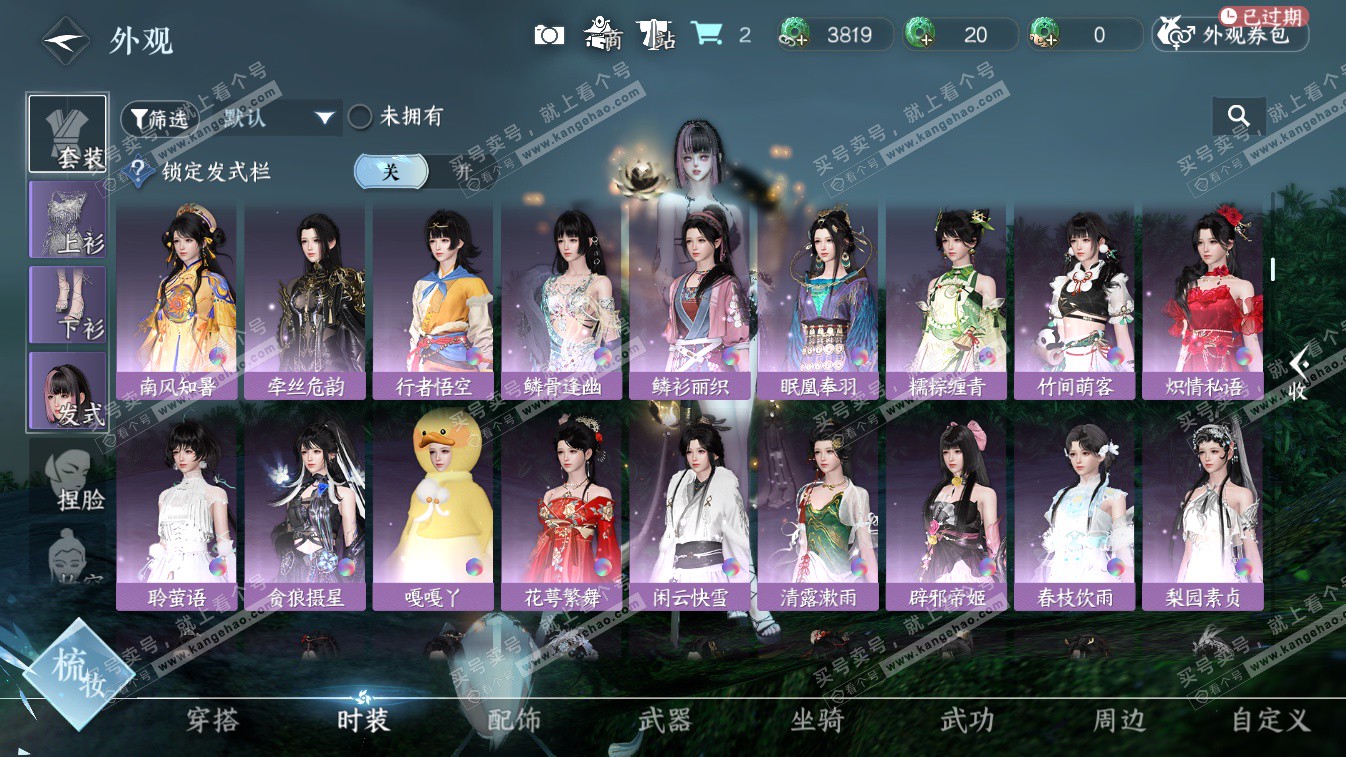Viewport: 1346px width, 757px height.
Task: Switch to the 坐骑 mounts tab
Action: (817, 719)
